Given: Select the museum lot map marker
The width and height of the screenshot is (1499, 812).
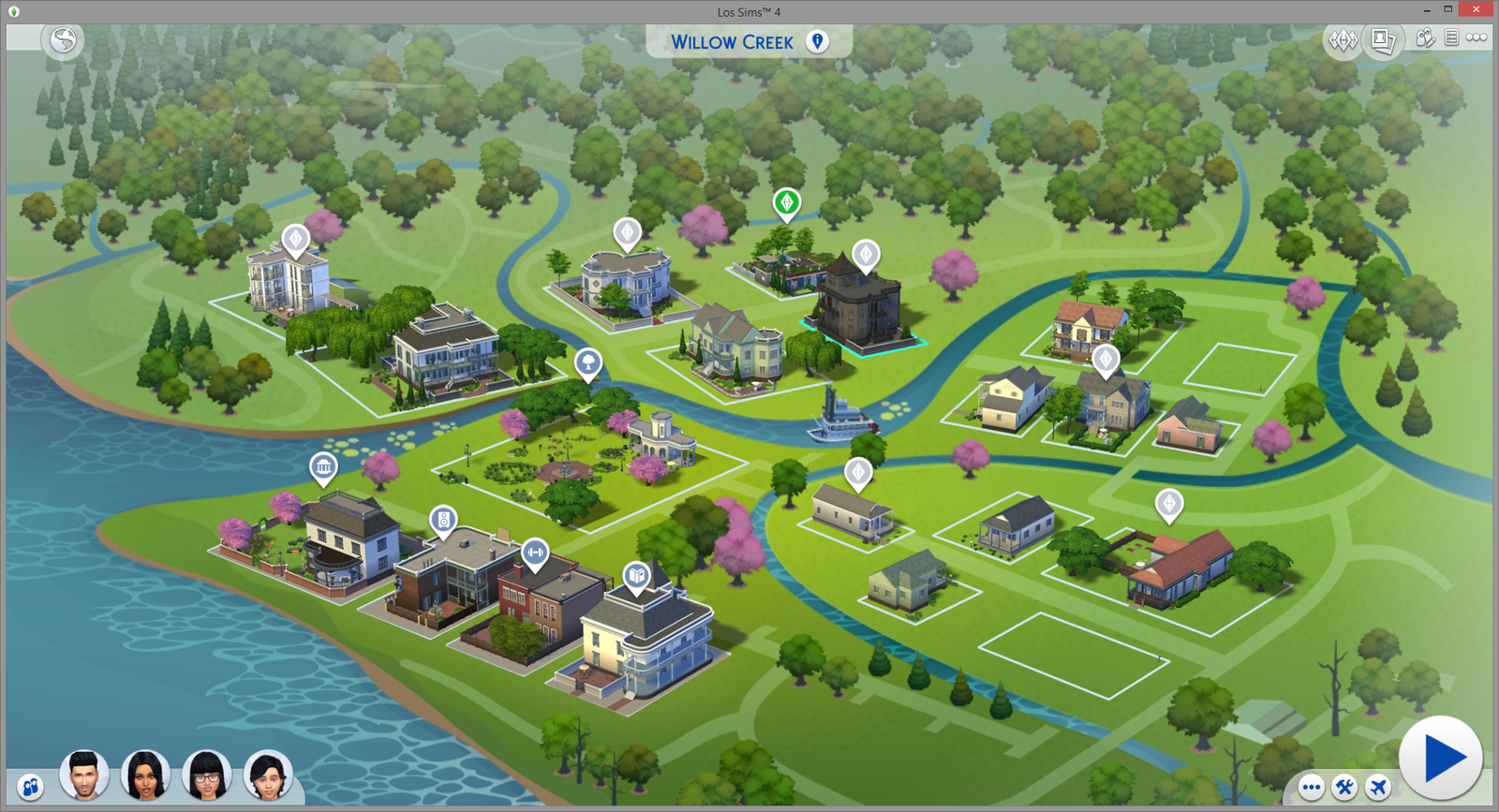Looking at the screenshot, I should [323, 465].
